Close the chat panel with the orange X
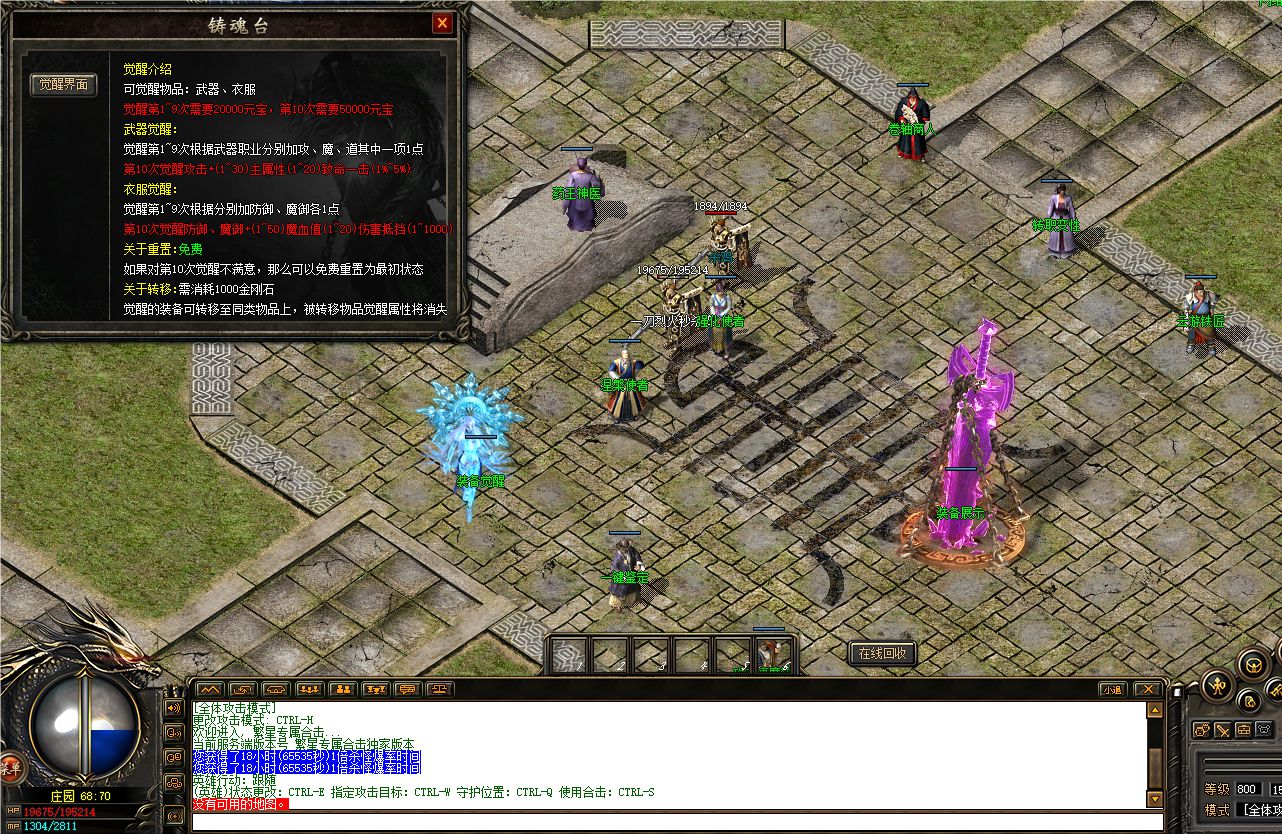 pyautogui.click(x=1149, y=689)
